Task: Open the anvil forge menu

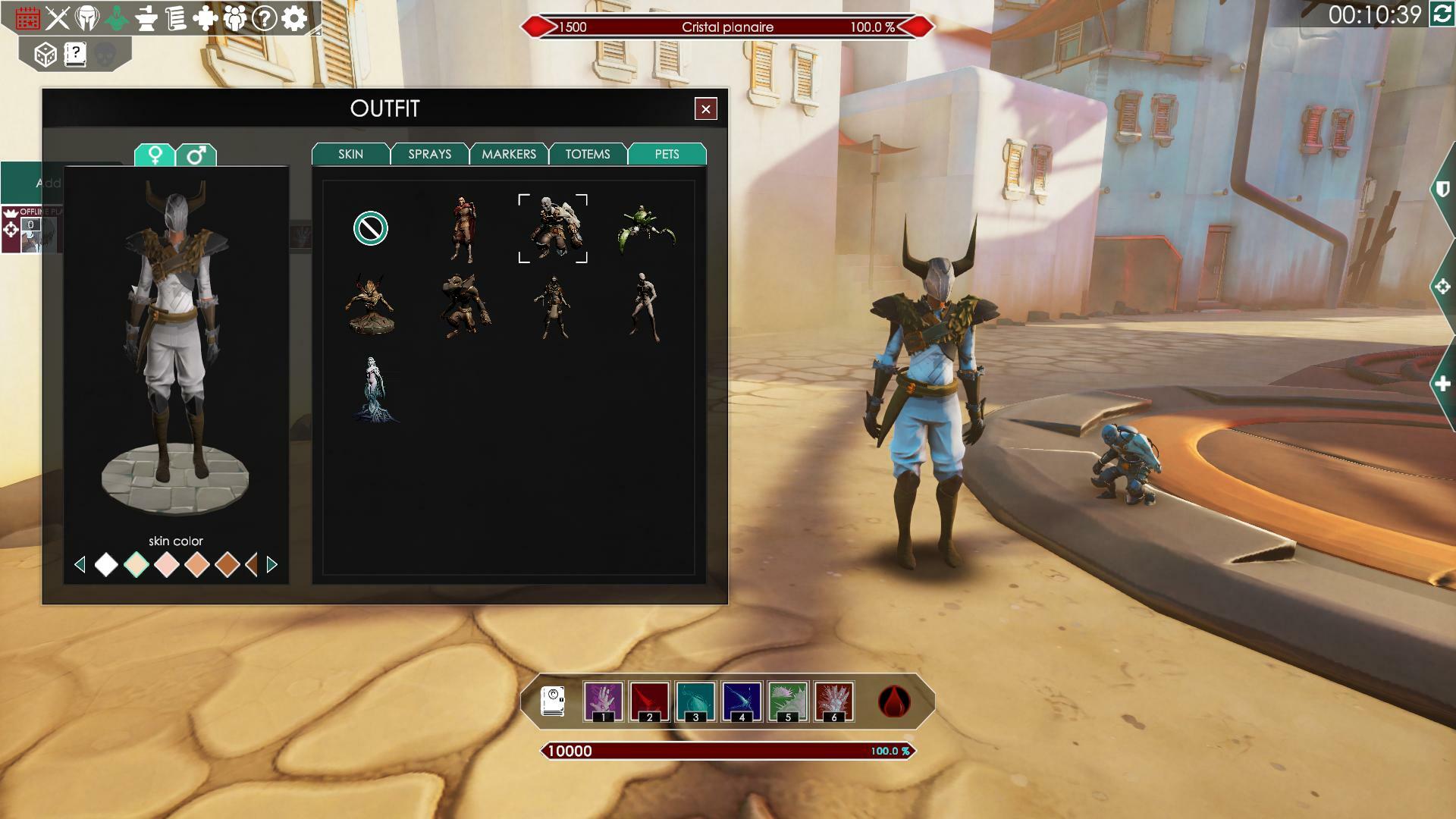Action: click(x=146, y=18)
